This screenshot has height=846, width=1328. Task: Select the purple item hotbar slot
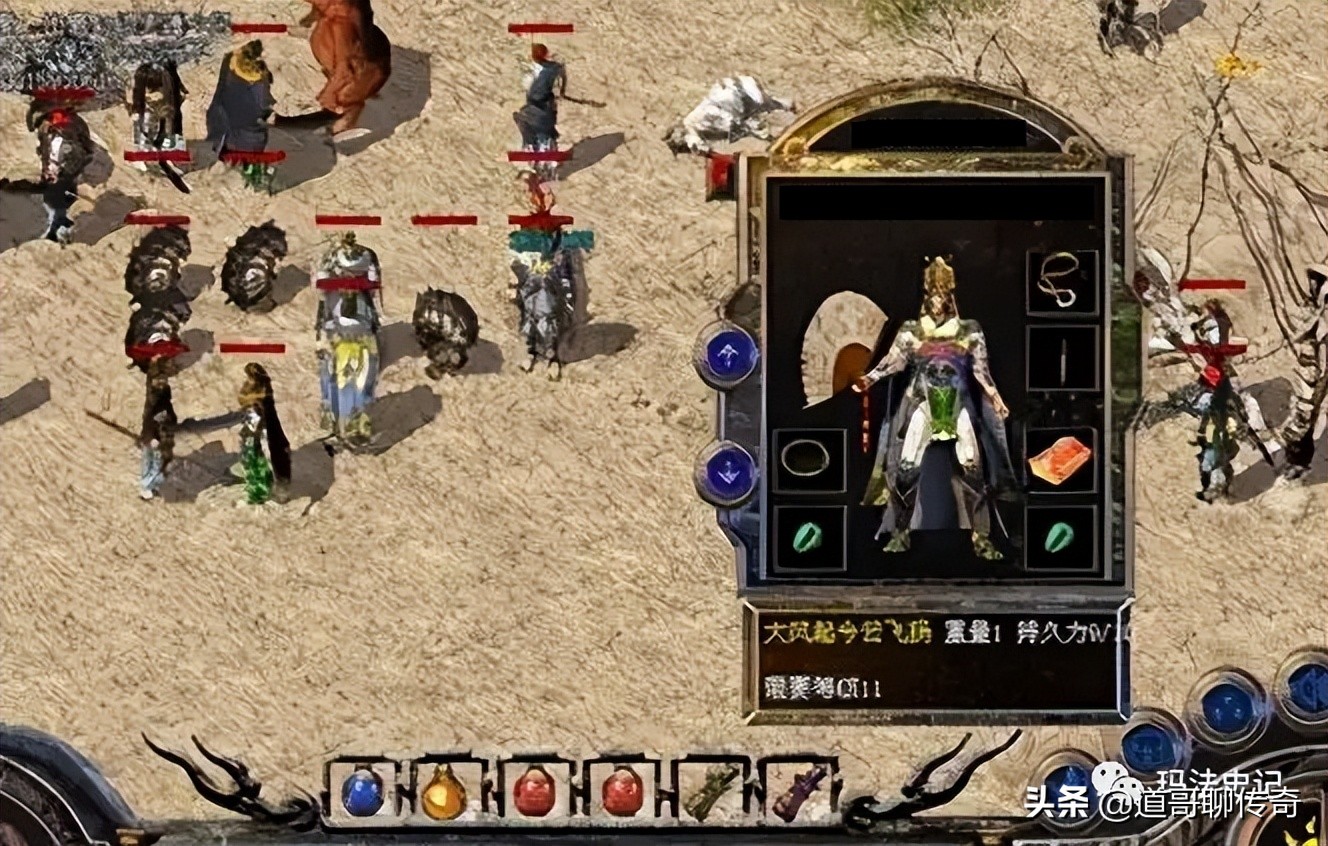tap(799, 792)
